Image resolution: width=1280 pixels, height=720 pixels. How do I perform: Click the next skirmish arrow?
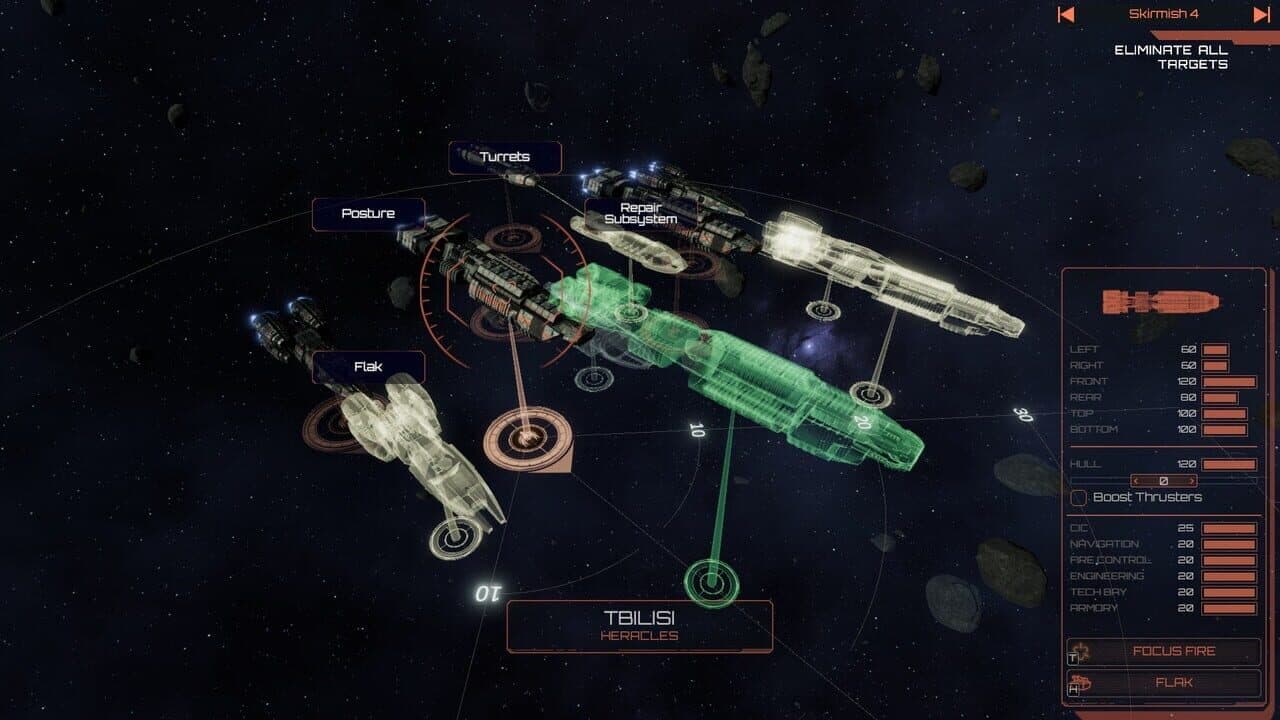1262,15
